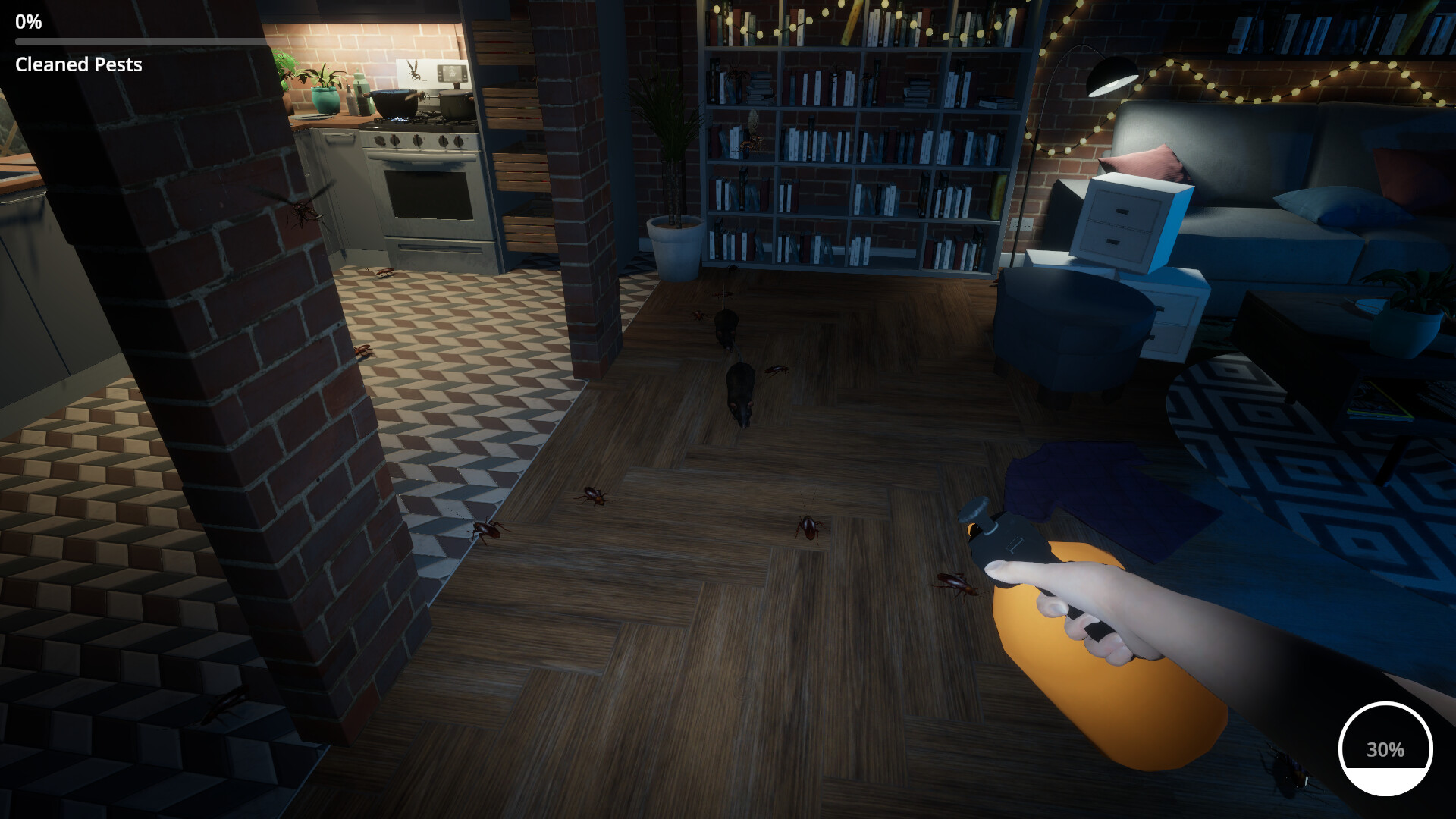Image resolution: width=1456 pixels, height=819 pixels.
Task: Click the cockroach on the parquet floor
Action: 591,497
